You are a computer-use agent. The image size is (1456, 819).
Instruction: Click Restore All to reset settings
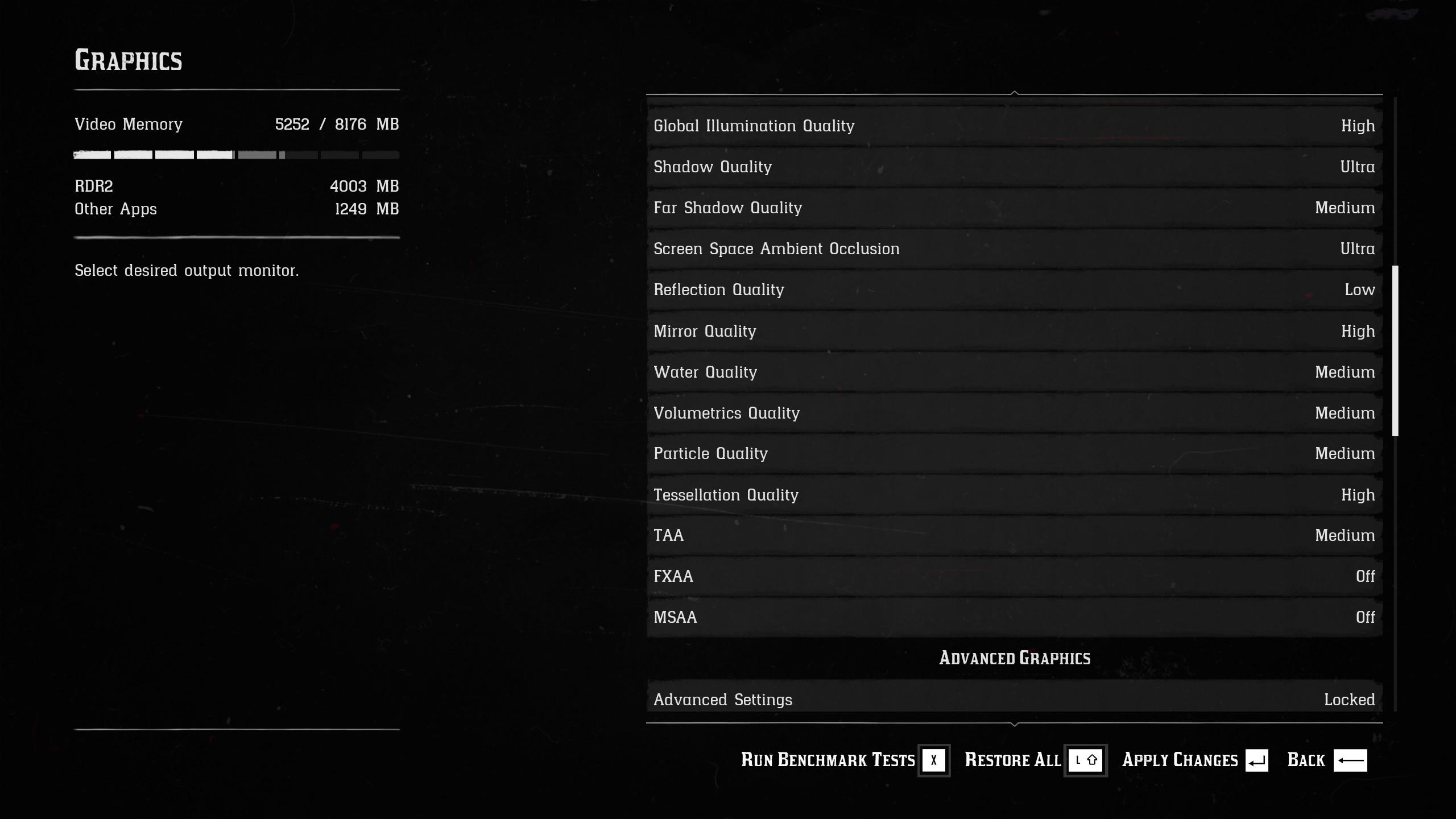(x=1035, y=760)
